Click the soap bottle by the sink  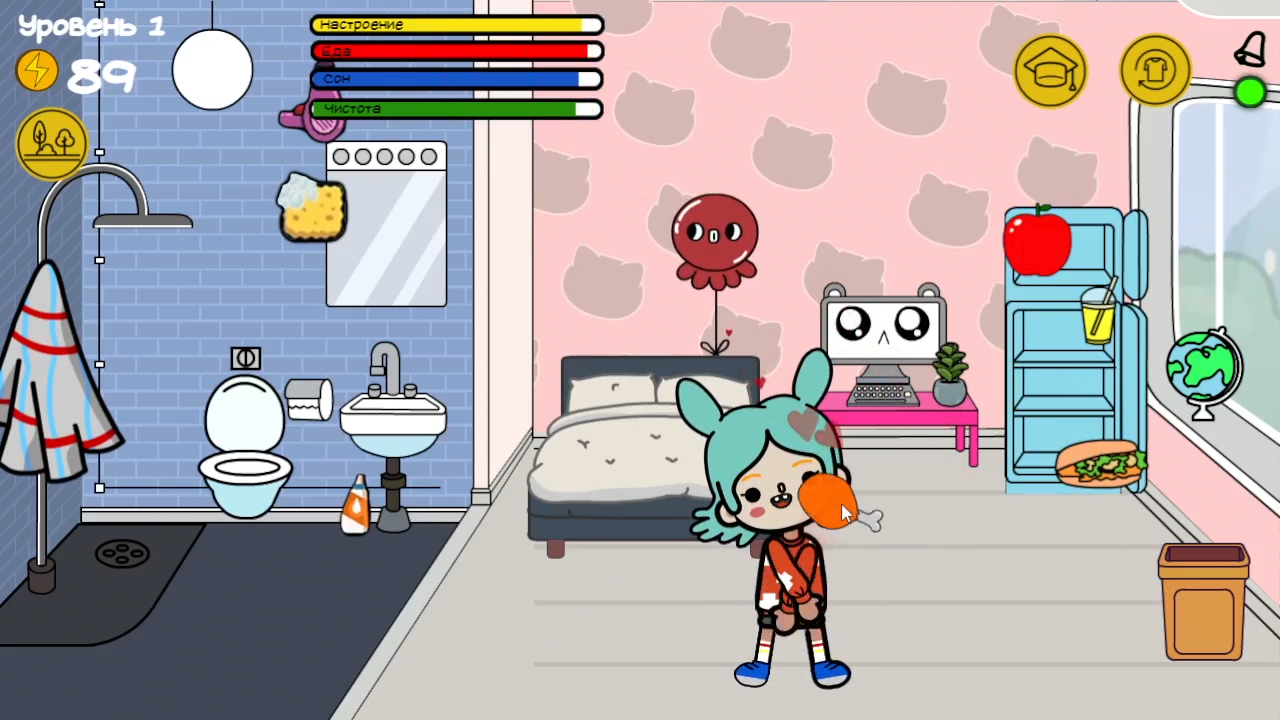[x=355, y=500]
